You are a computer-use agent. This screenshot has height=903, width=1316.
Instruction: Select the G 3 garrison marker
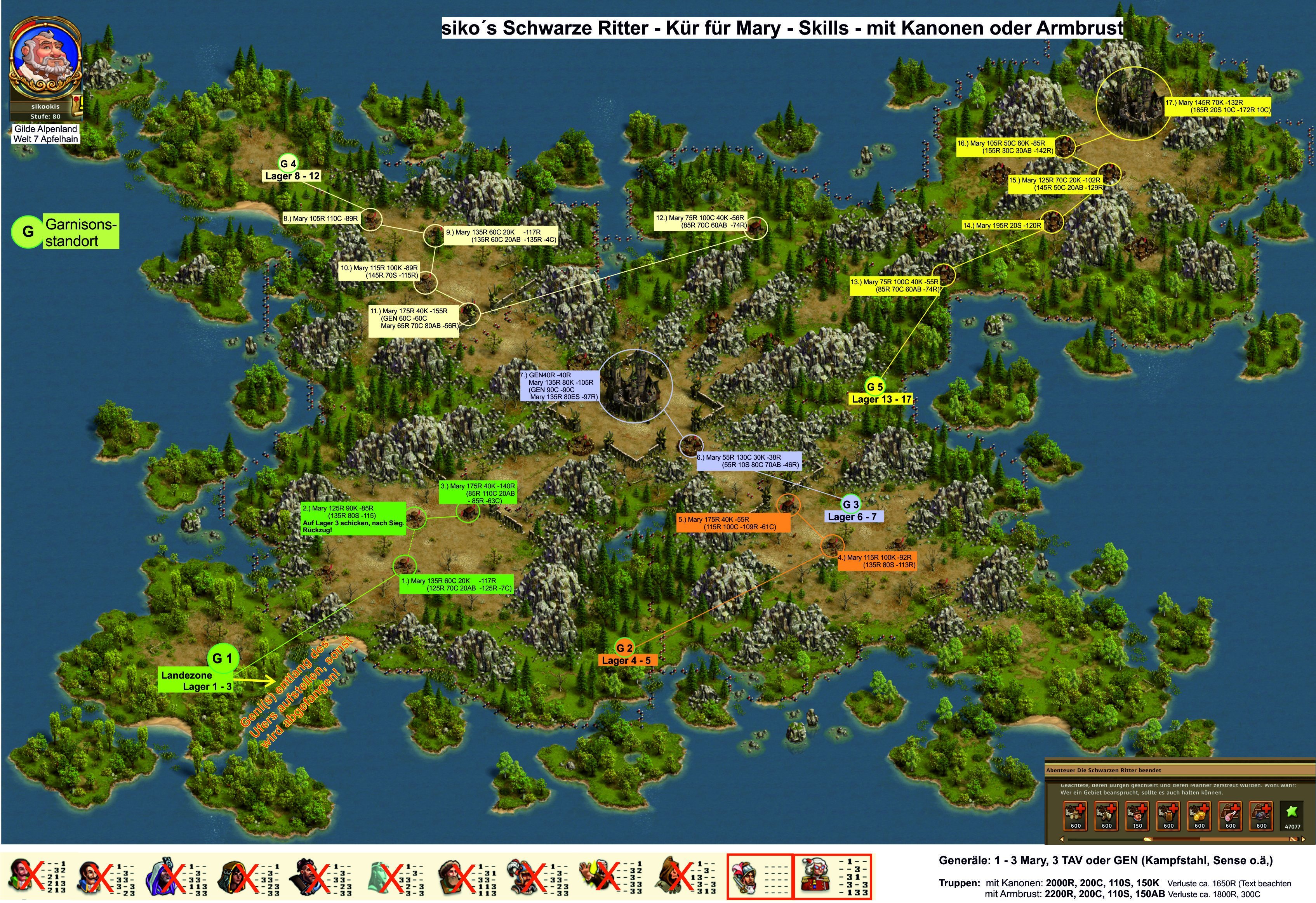coord(850,504)
